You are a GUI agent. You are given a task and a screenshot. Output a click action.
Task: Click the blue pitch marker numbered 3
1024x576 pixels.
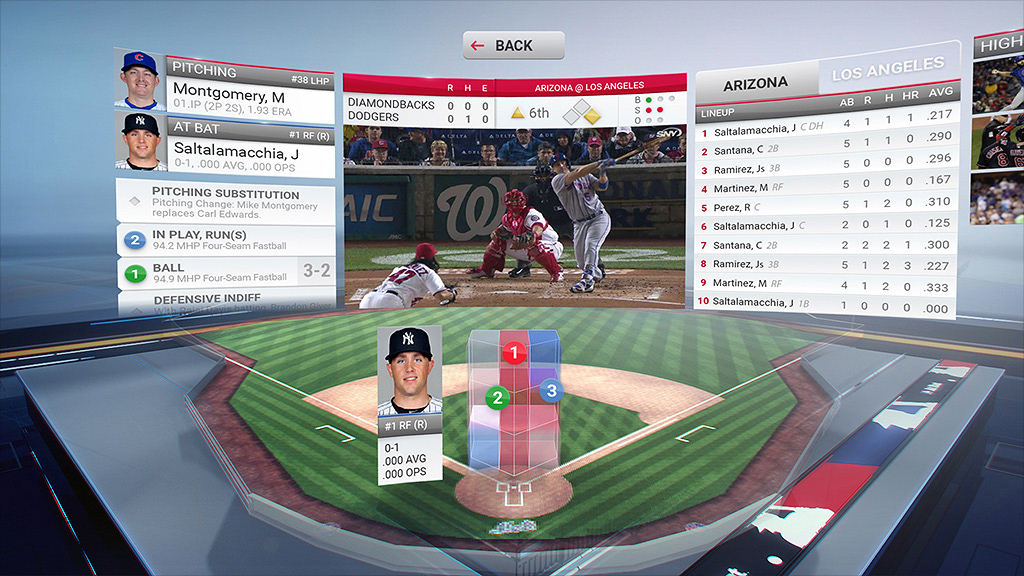550,391
